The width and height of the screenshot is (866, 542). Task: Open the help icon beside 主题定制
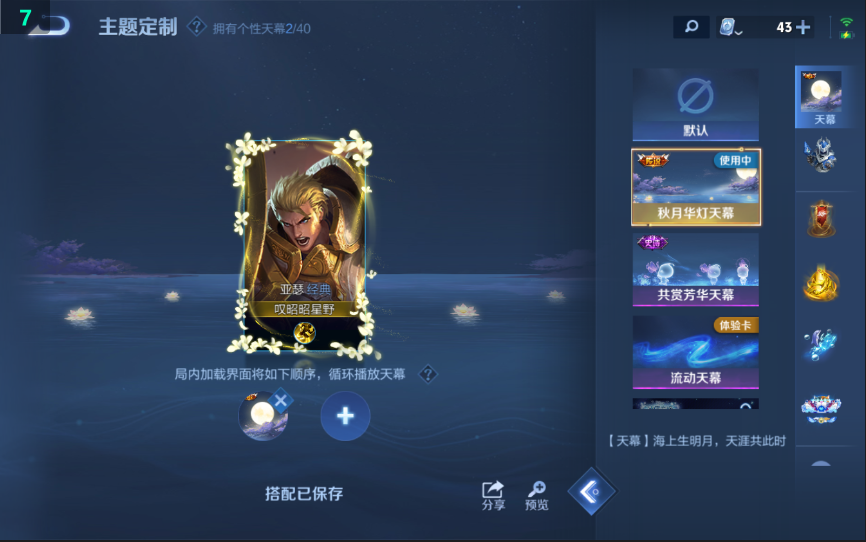[x=197, y=27]
